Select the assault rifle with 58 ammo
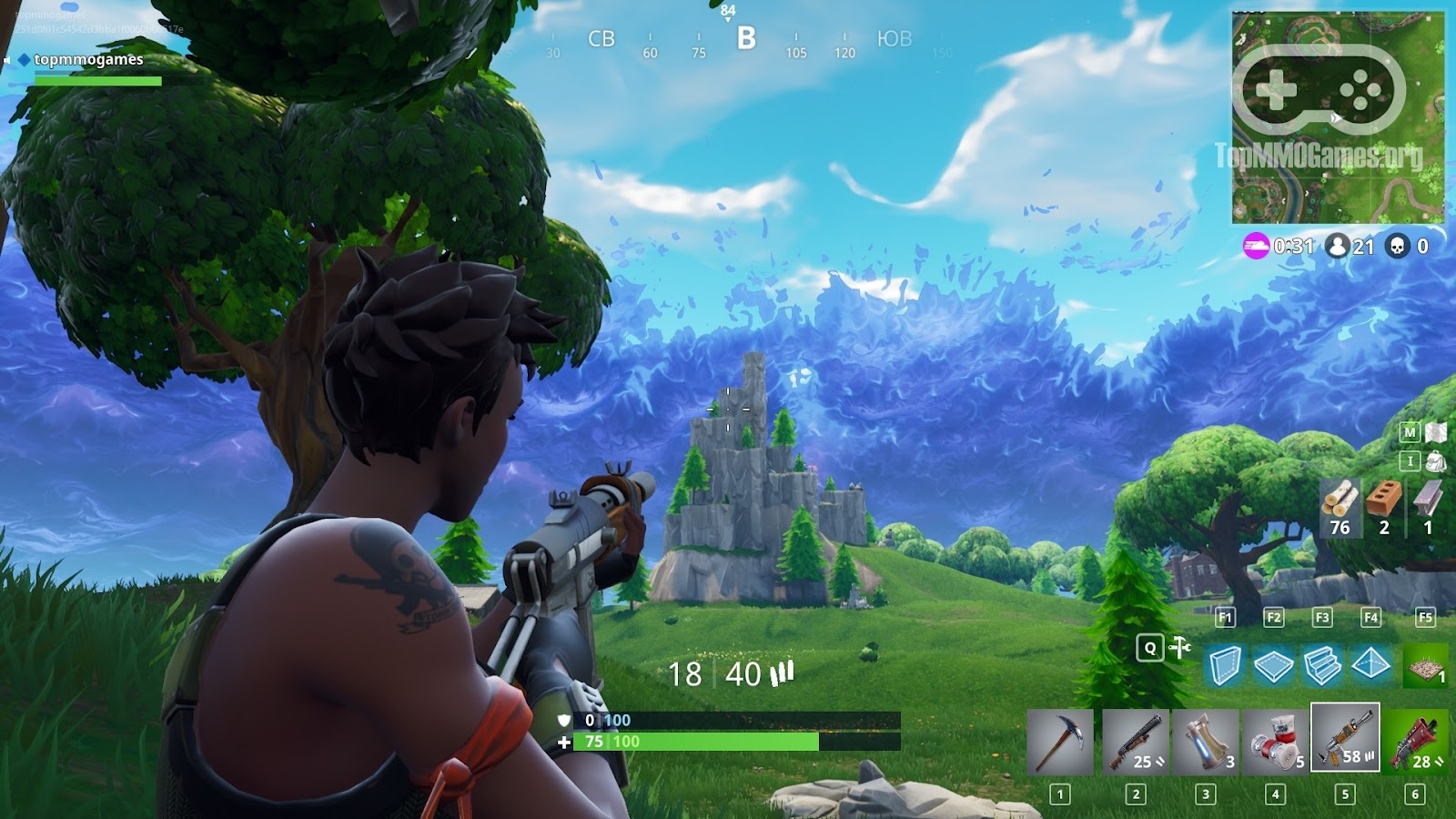Screen dimensions: 1456x819 (1345, 738)
